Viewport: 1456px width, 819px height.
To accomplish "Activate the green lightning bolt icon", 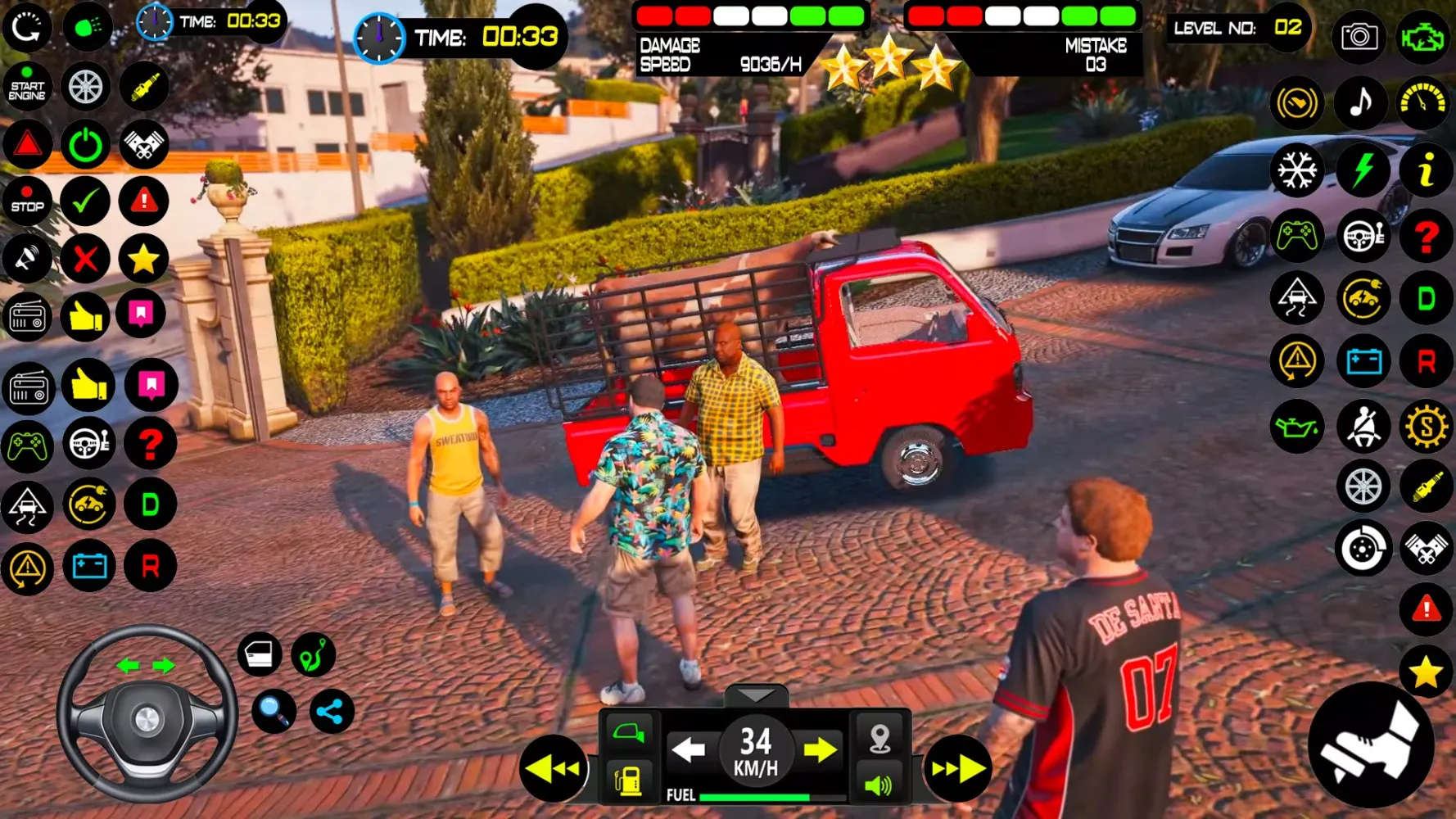I will [1363, 171].
